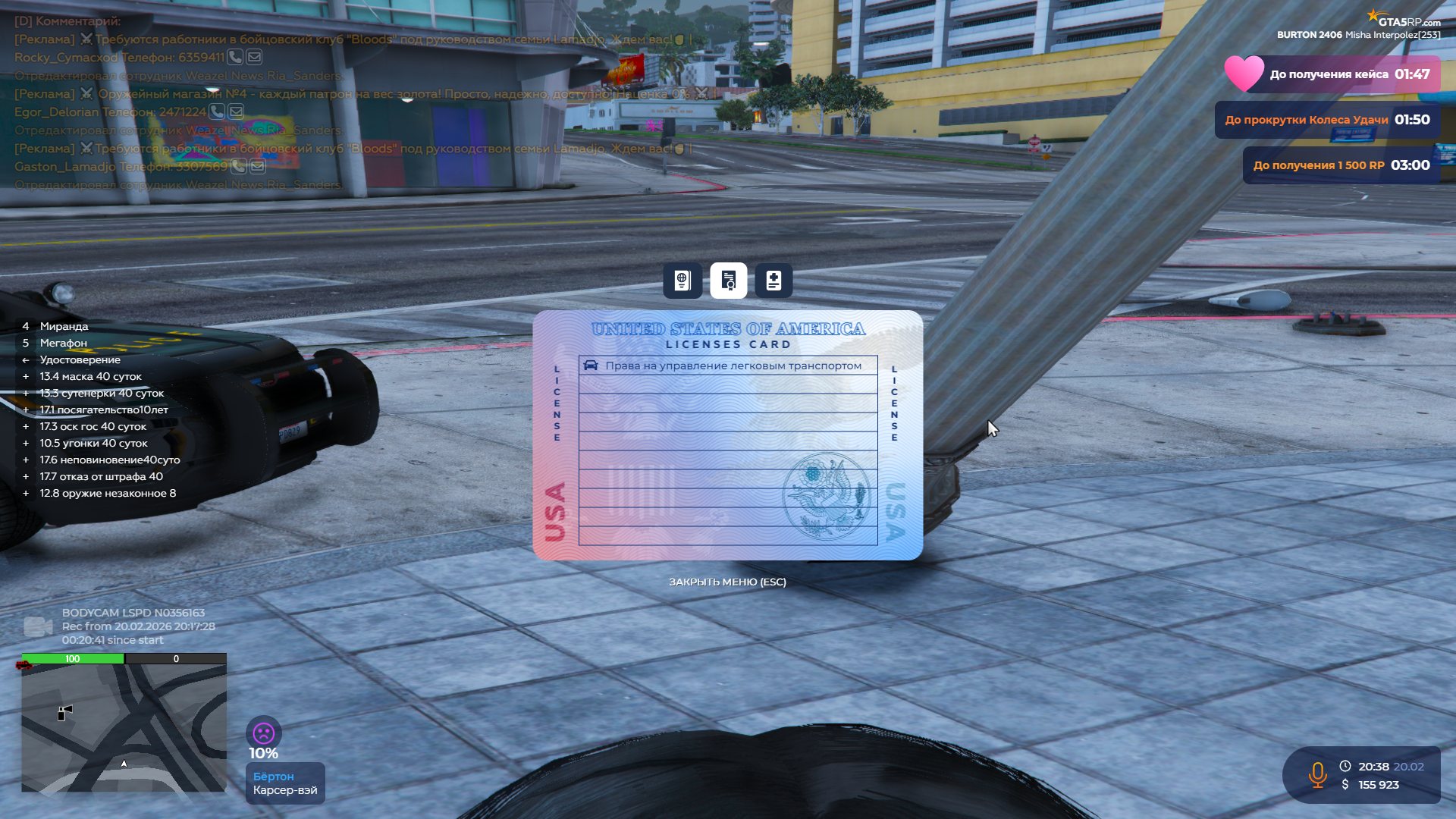Image resolution: width=1456 pixels, height=819 pixels.
Task: Select the Миранда menu entry
Action: [x=64, y=326]
